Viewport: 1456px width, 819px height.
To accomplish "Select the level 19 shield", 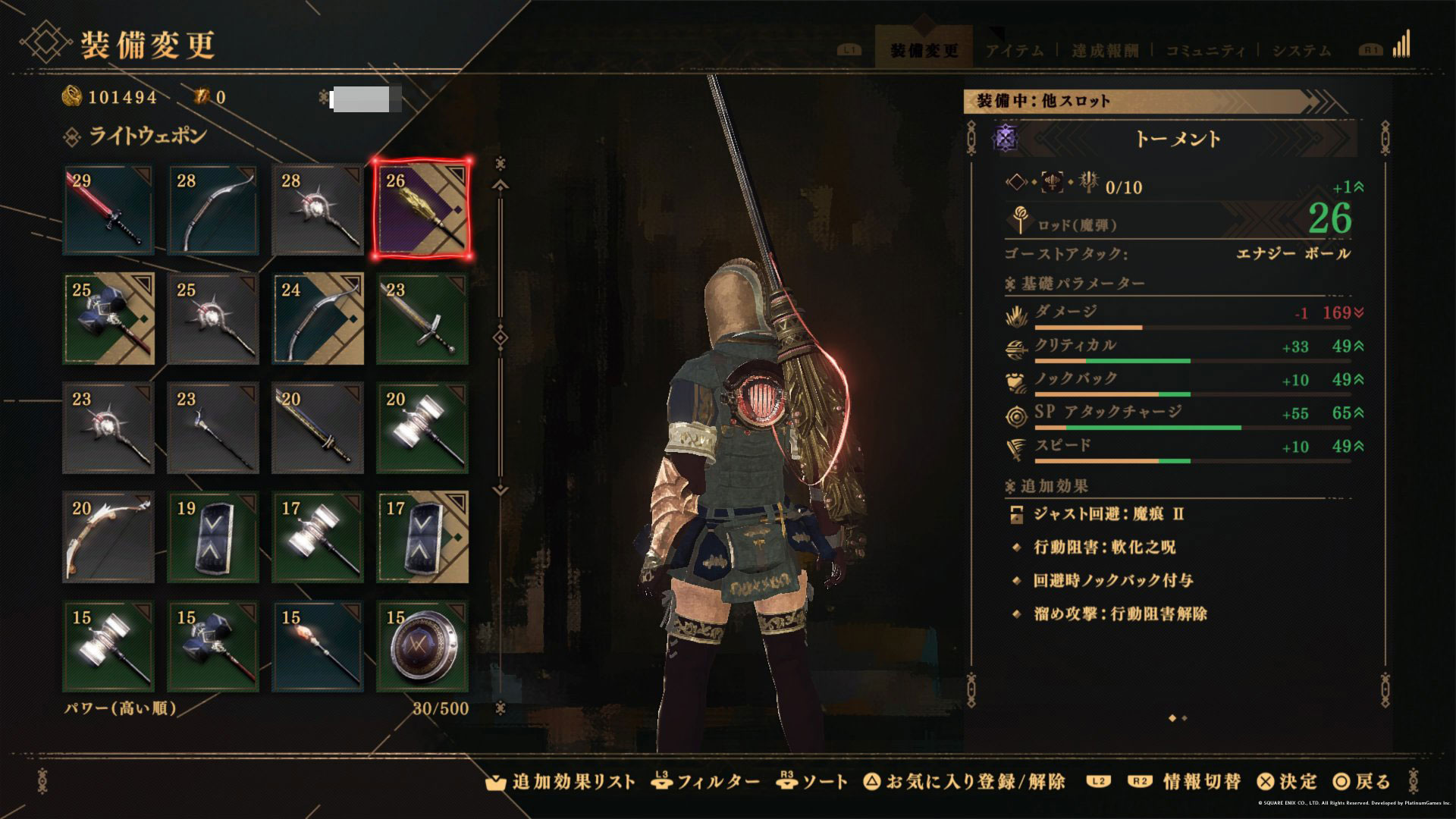I will tap(213, 538).
